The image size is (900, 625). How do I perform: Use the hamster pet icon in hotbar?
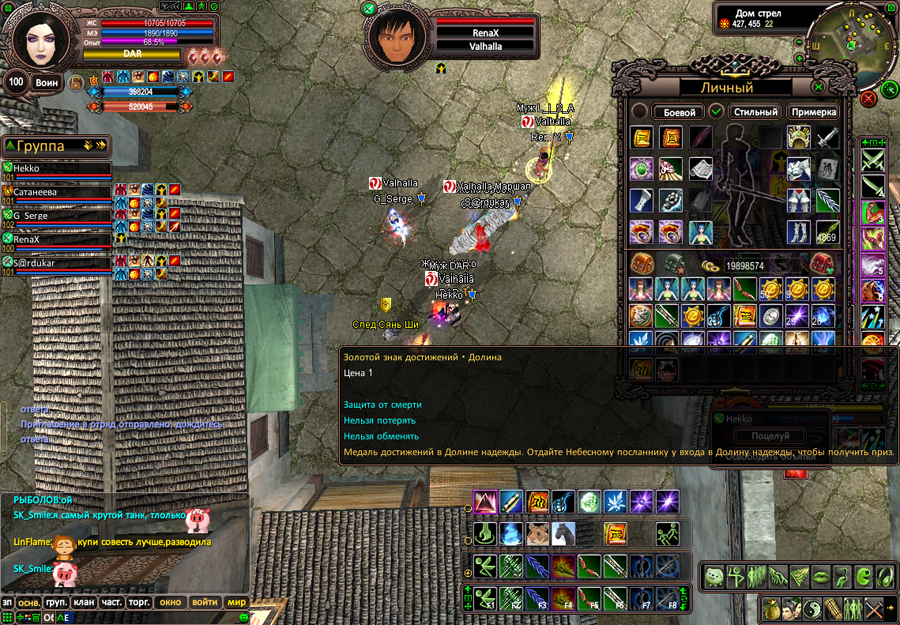point(537,533)
